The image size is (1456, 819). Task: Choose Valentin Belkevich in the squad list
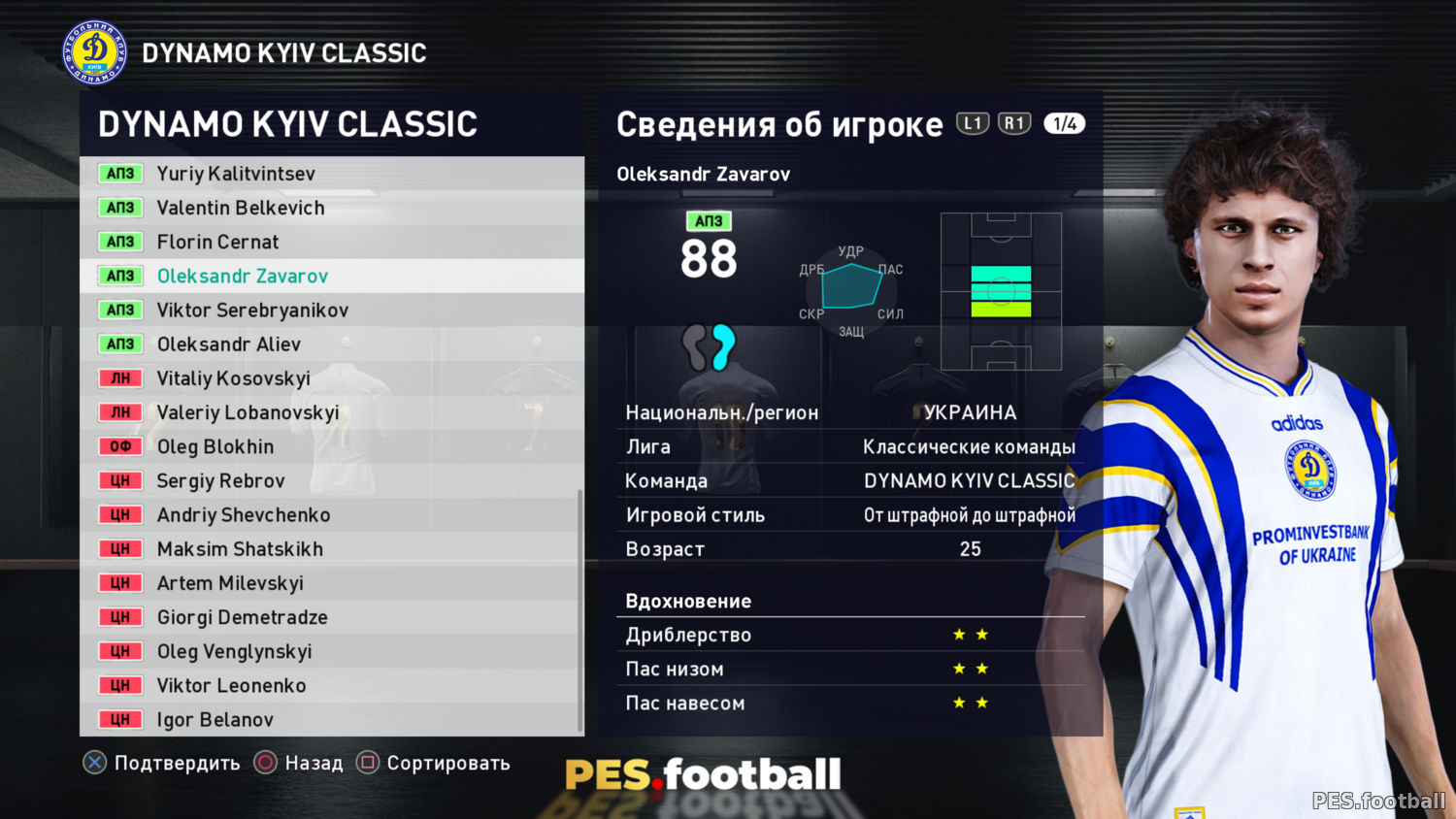click(241, 208)
